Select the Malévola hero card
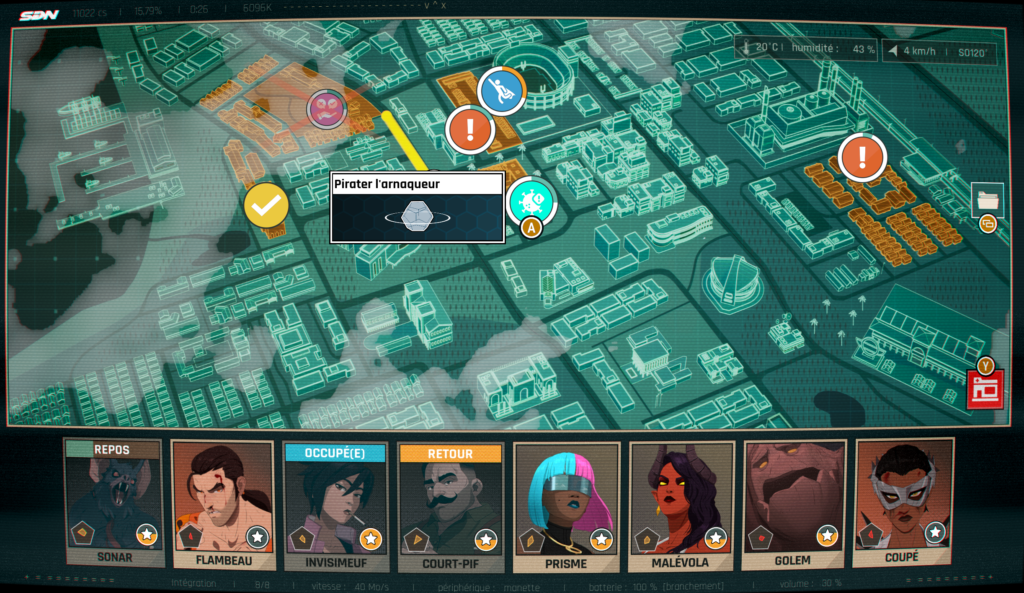Viewport: 1024px width, 593px height. click(680, 504)
